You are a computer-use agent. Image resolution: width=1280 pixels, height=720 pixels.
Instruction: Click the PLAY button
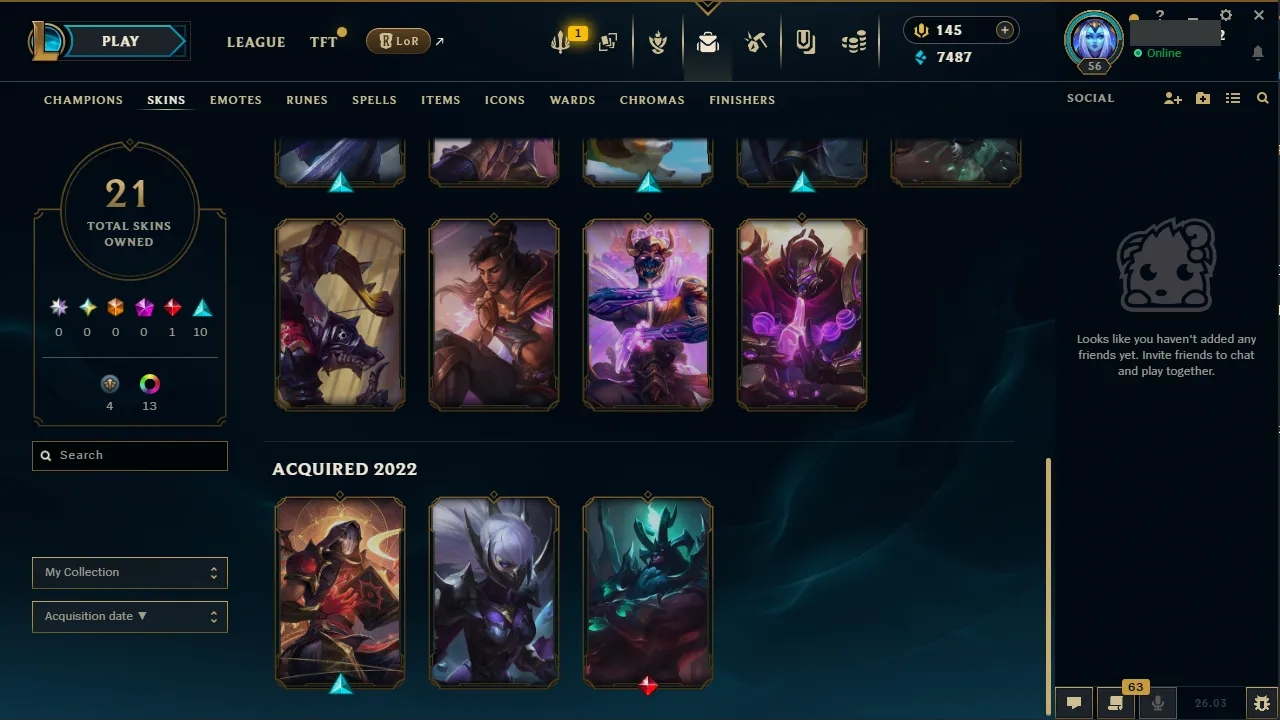tap(120, 41)
